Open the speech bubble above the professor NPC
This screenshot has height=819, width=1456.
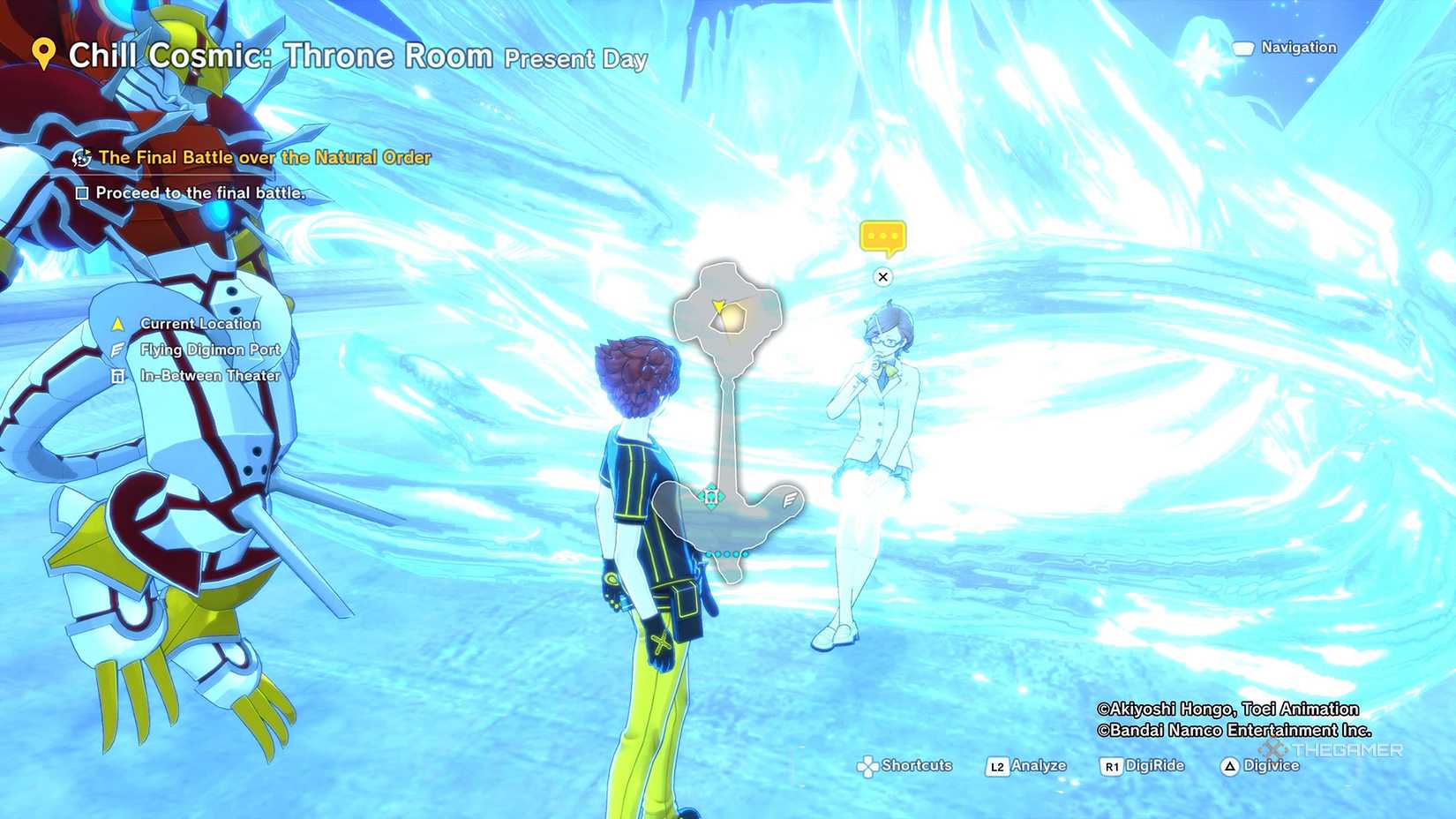click(x=884, y=236)
